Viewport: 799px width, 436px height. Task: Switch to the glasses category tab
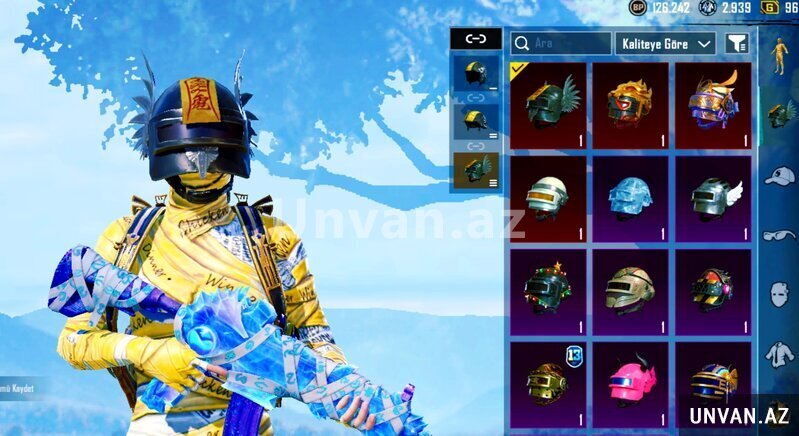780,236
